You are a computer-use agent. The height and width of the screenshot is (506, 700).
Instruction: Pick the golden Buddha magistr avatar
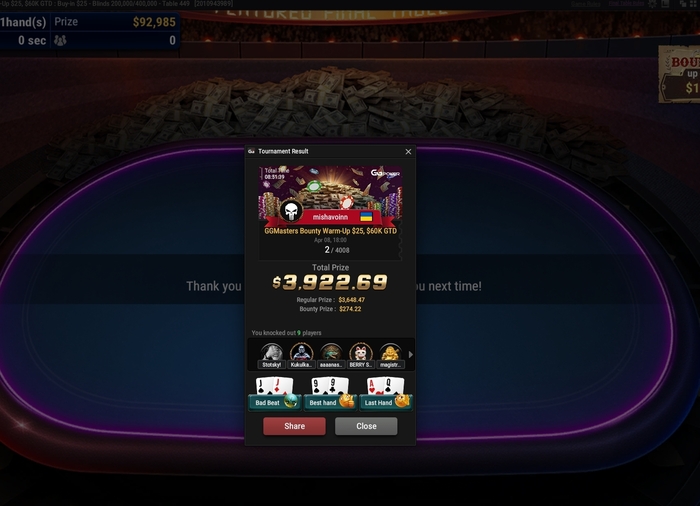click(x=390, y=353)
